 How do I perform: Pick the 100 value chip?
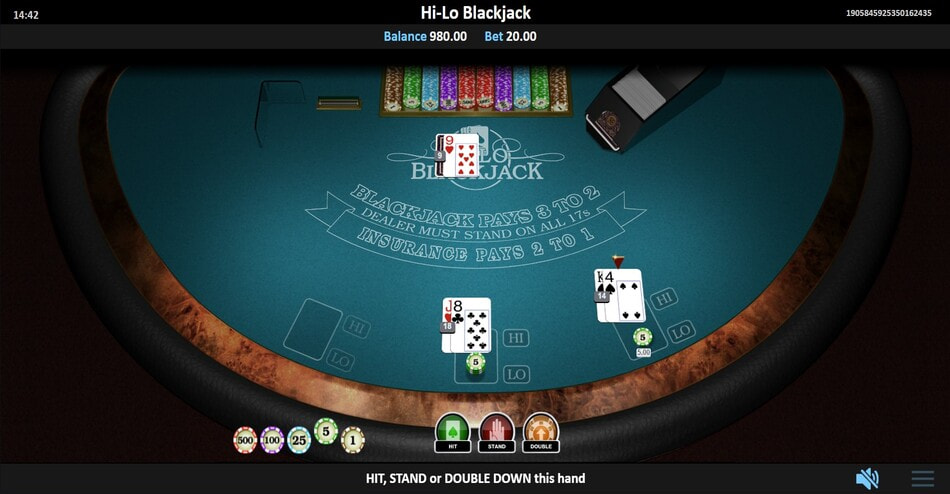272,439
